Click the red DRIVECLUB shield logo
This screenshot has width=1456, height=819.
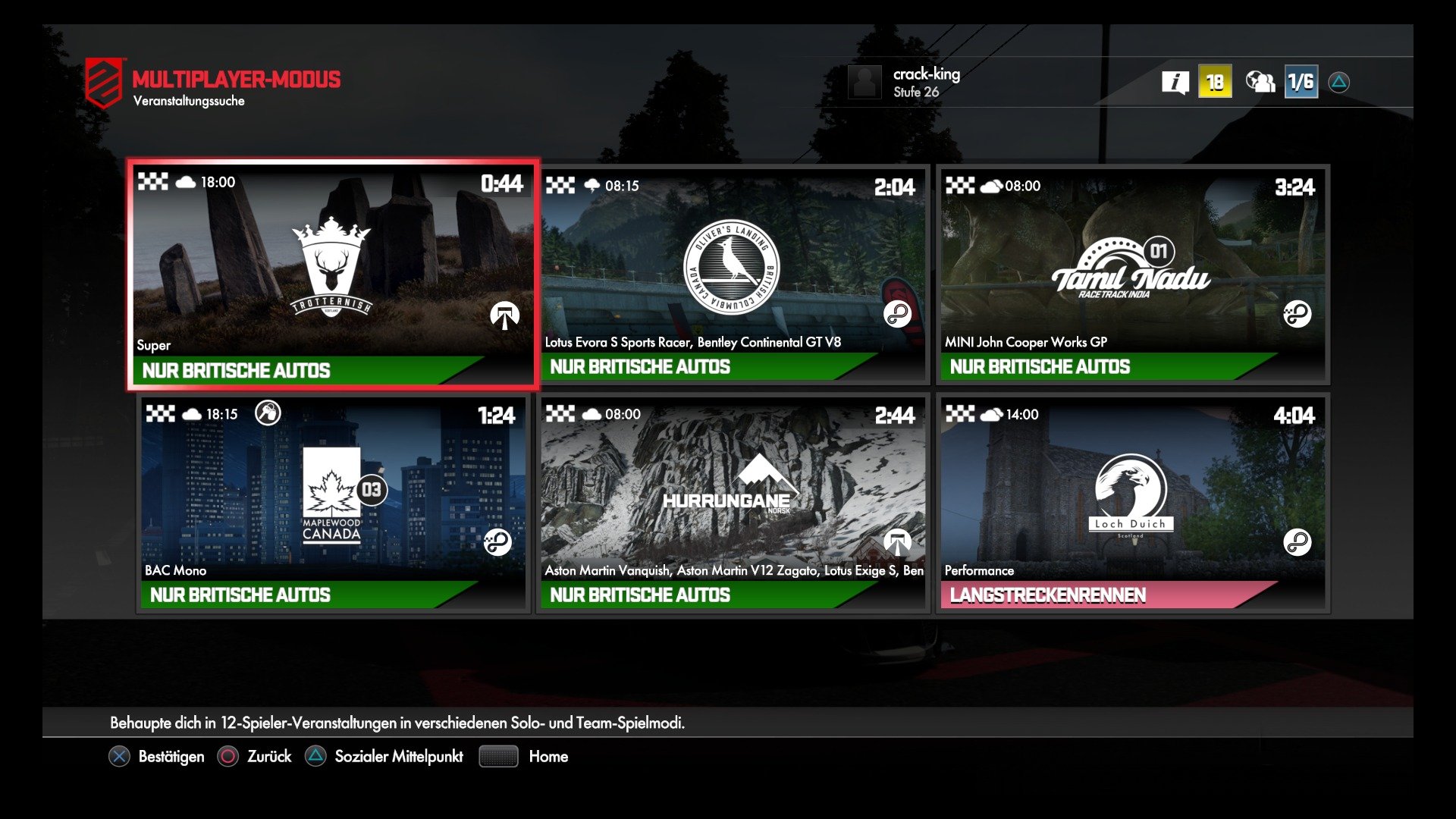pyautogui.click(x=102, y=79)
